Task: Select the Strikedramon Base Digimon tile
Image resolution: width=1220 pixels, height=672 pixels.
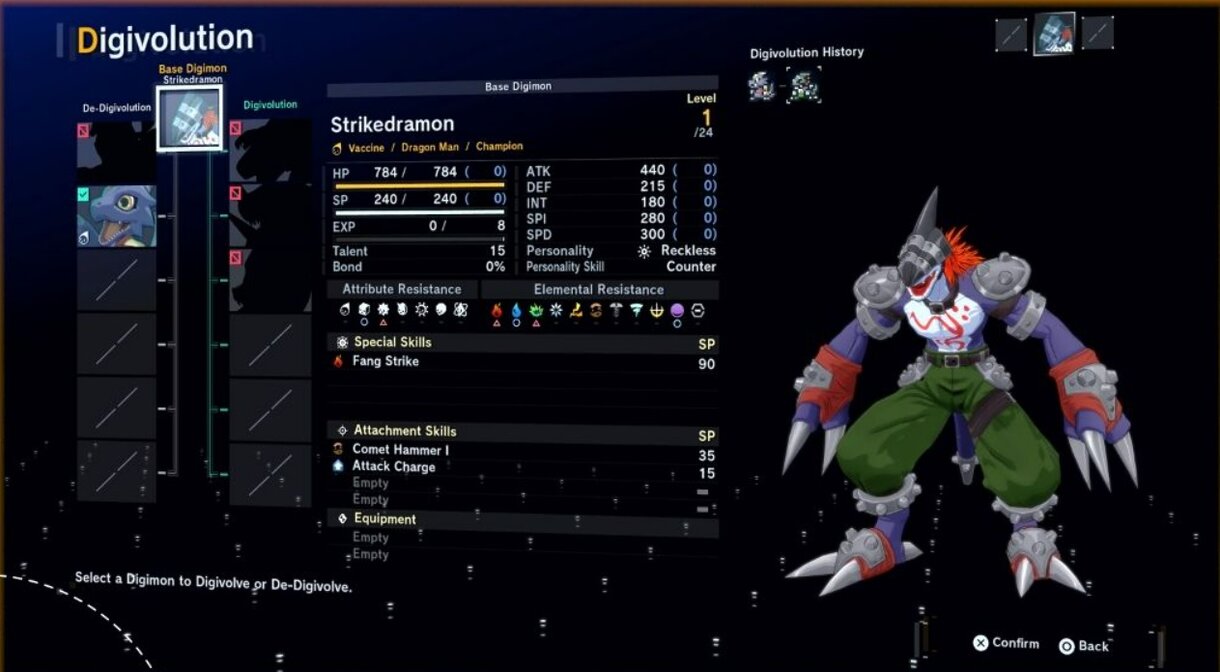Action: click(189, 118)
